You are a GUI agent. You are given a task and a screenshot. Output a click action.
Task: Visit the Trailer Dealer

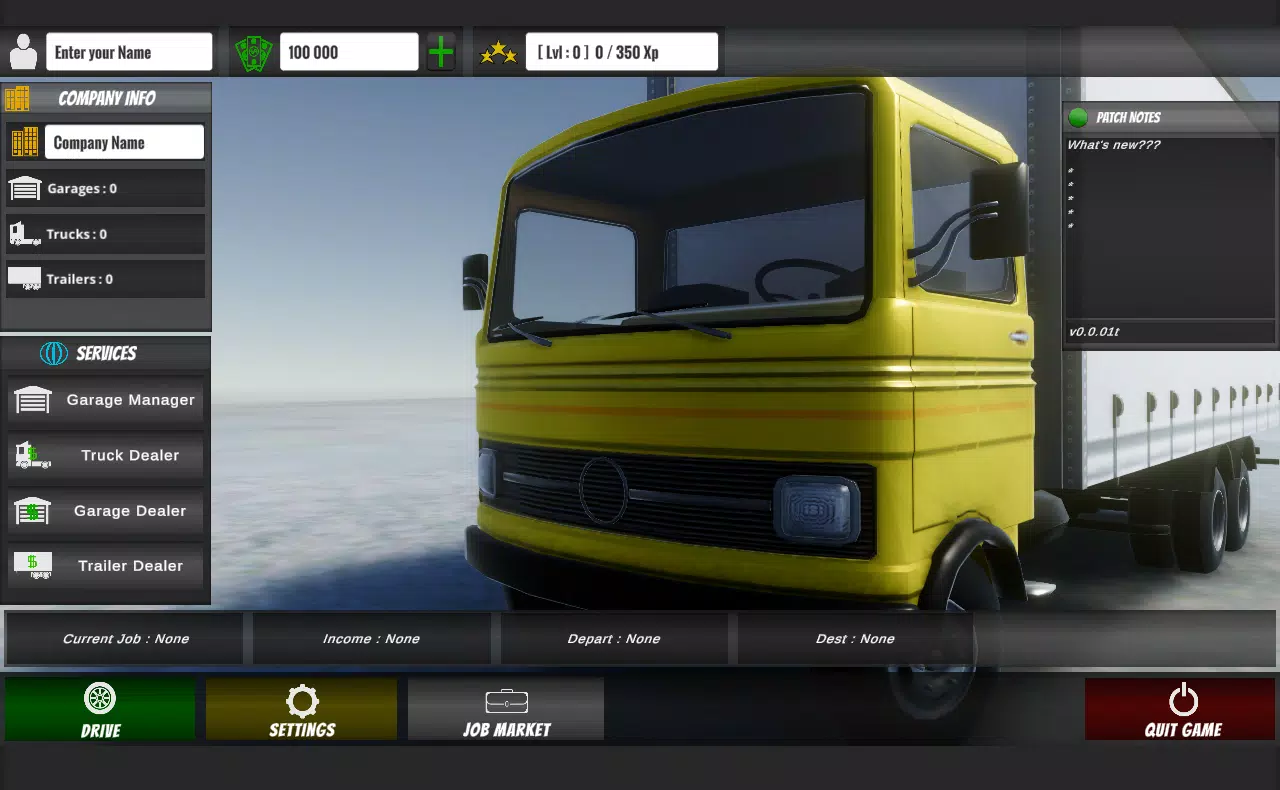(x=105, y=565)
